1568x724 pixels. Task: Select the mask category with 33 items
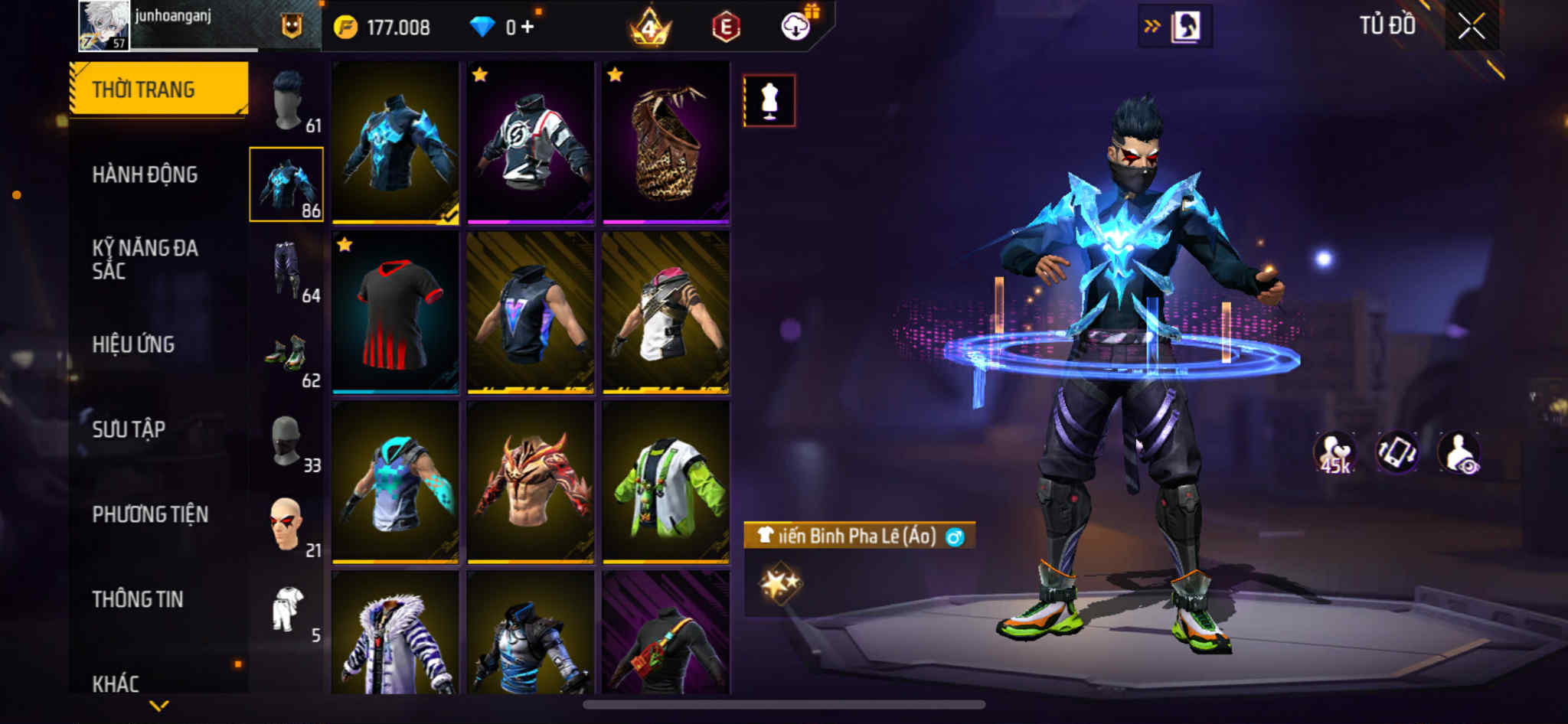coord(289,441)
